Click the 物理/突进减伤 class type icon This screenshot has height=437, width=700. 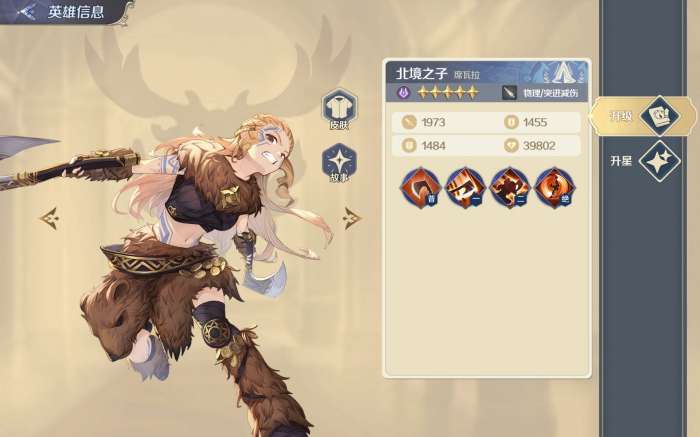pyautogui.click(x=510, y=93)
